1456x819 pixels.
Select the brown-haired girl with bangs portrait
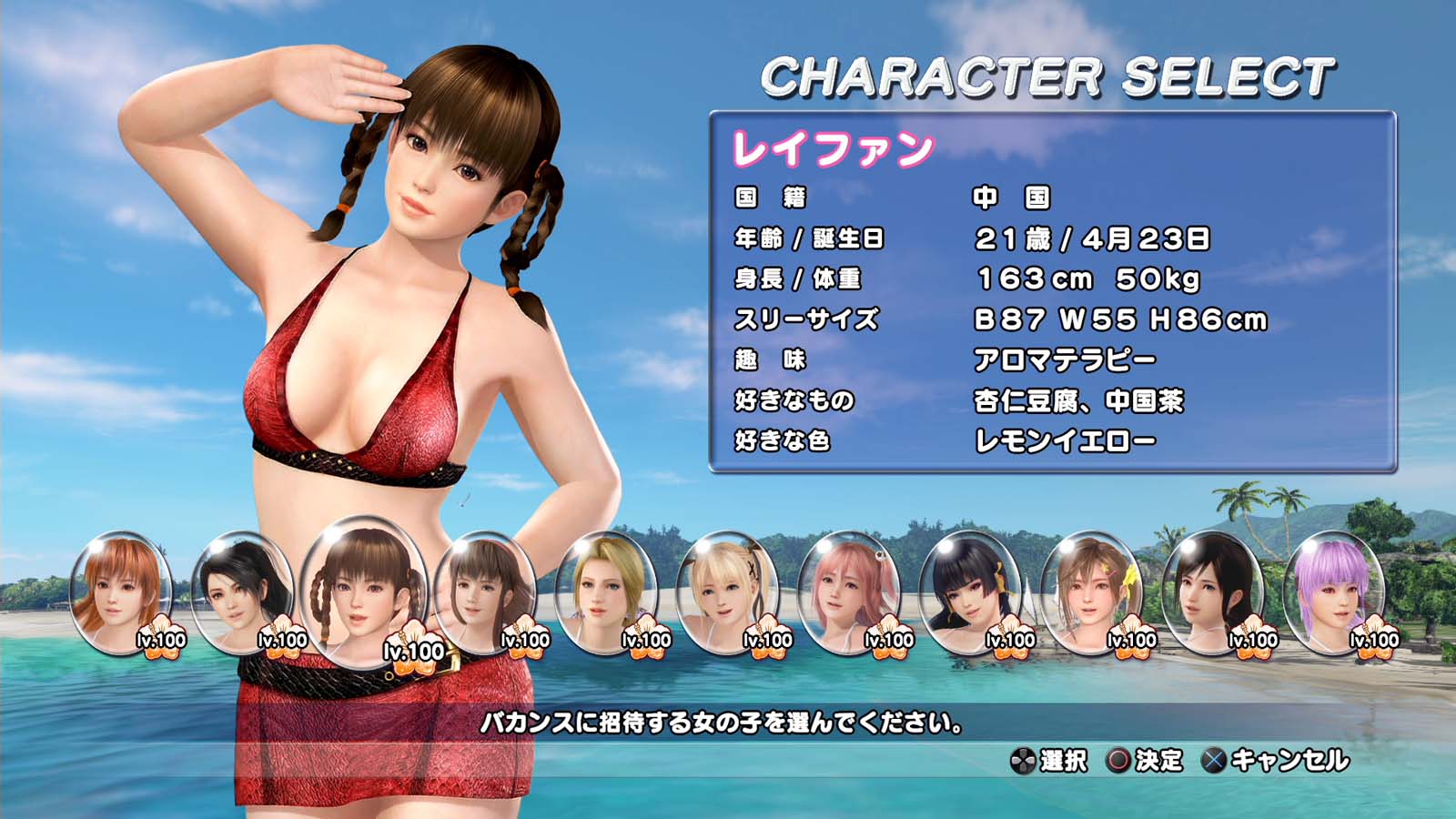[484, 591]
